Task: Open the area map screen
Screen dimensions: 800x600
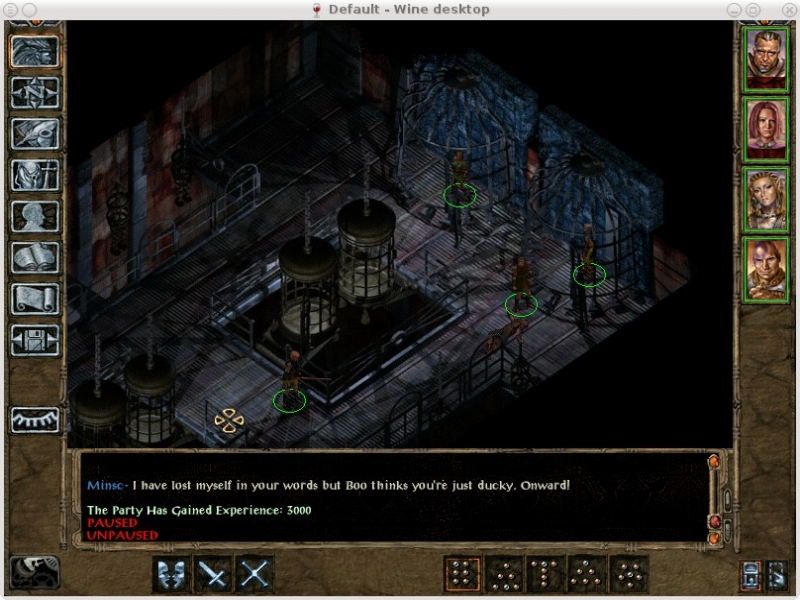Action: [35, 93]
